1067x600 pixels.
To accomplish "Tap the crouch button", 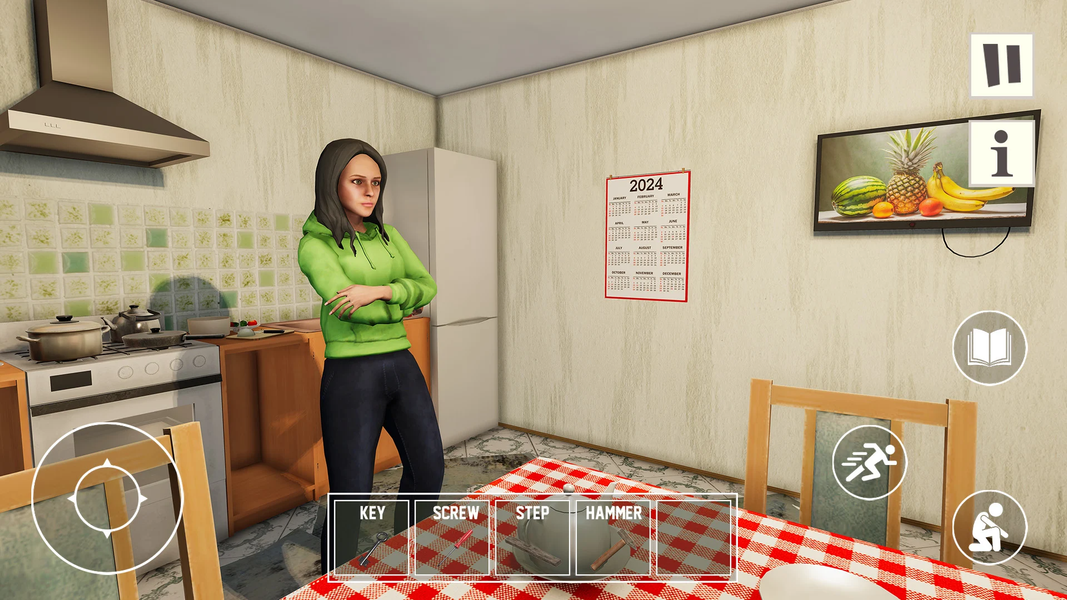I will (989, 527).
